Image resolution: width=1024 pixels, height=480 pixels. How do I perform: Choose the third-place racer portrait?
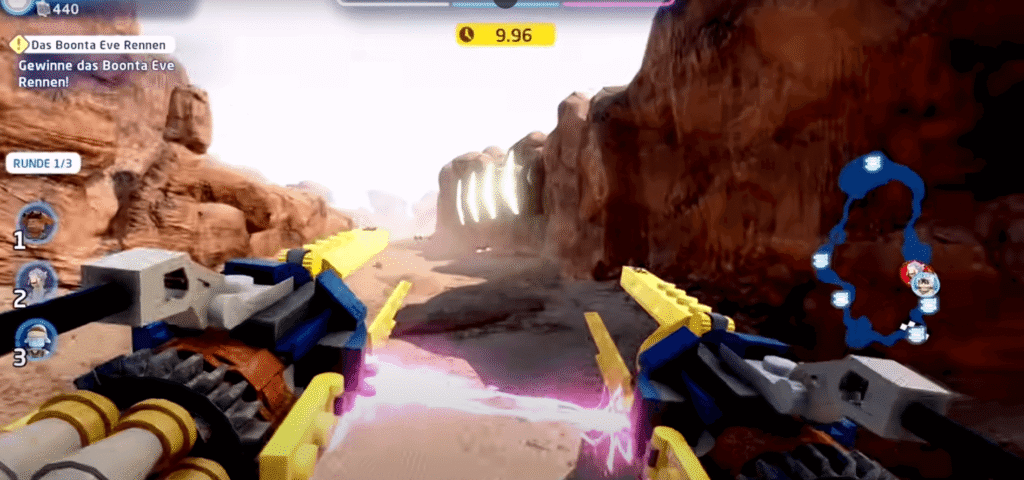point(38,339)
